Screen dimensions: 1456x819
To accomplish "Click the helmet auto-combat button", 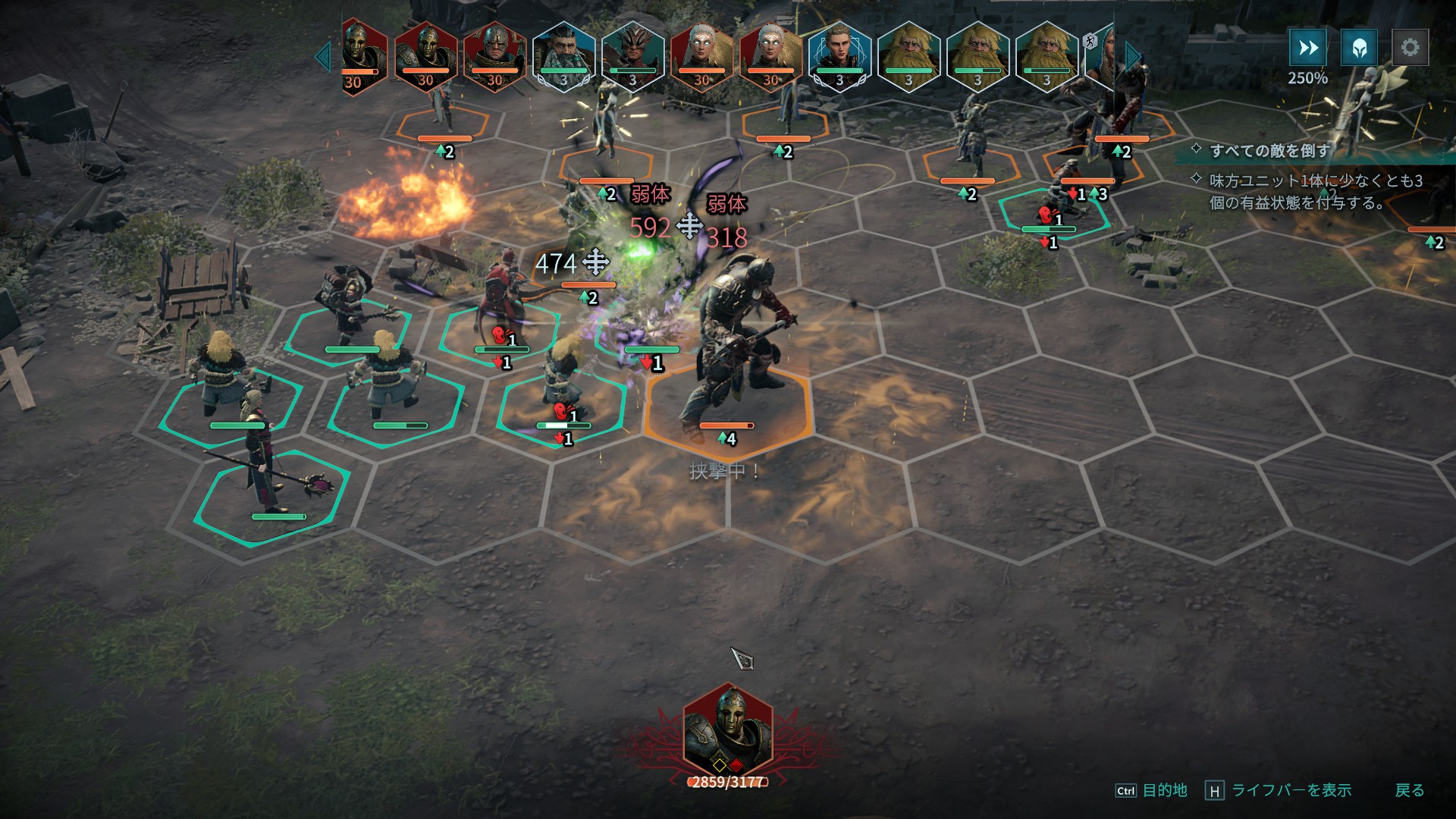I will click(1359, 48).
